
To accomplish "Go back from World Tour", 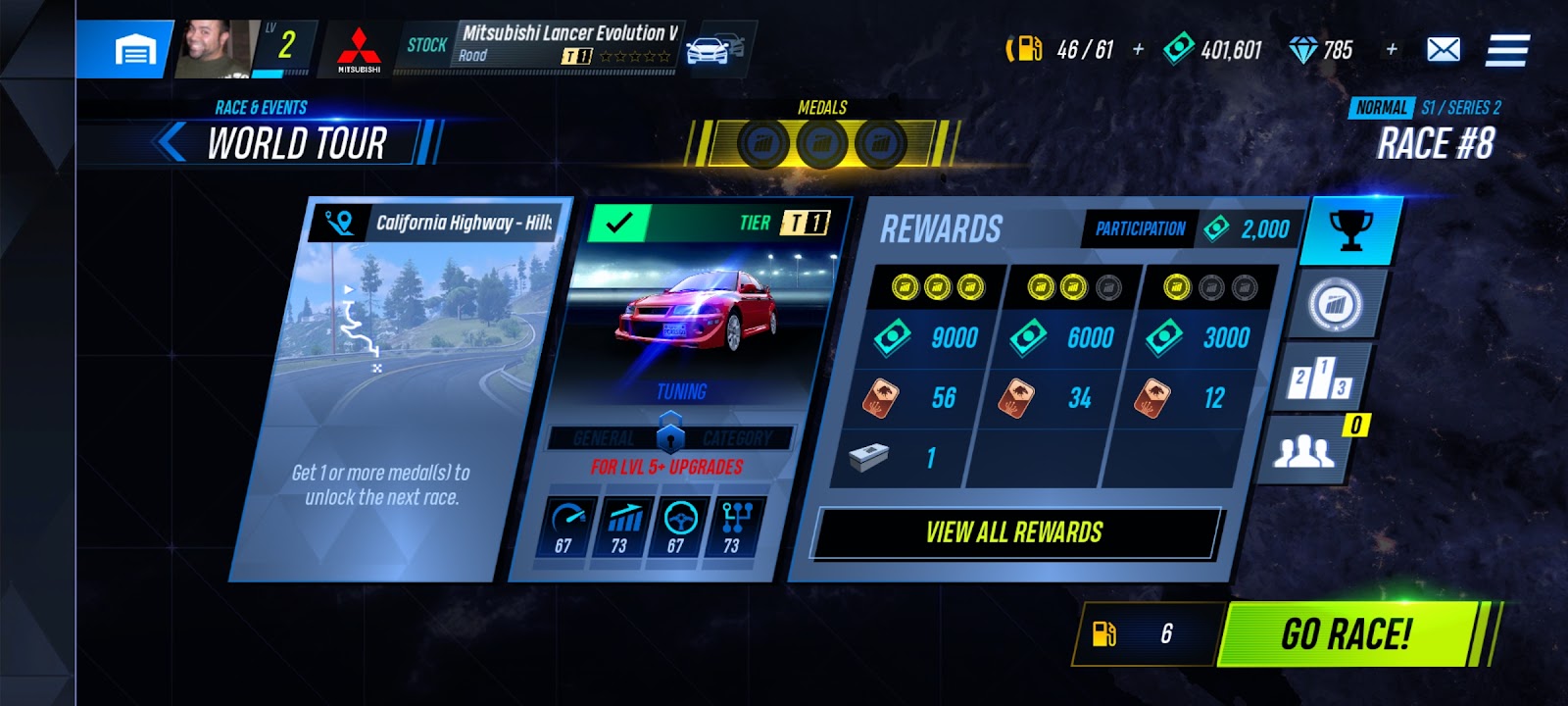I will point(172,142).
